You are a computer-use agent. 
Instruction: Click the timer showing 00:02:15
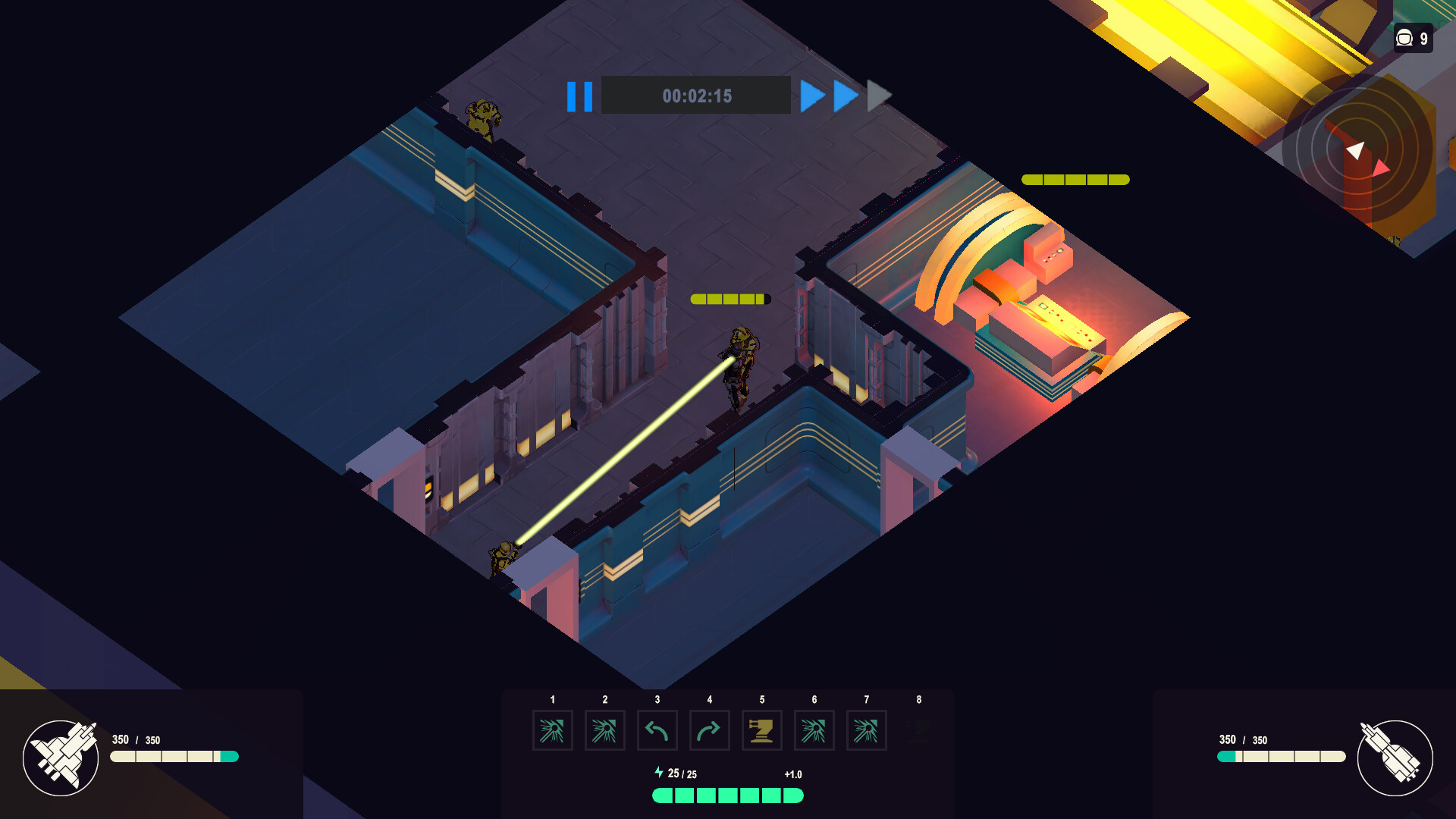click(x=697, y=95)
